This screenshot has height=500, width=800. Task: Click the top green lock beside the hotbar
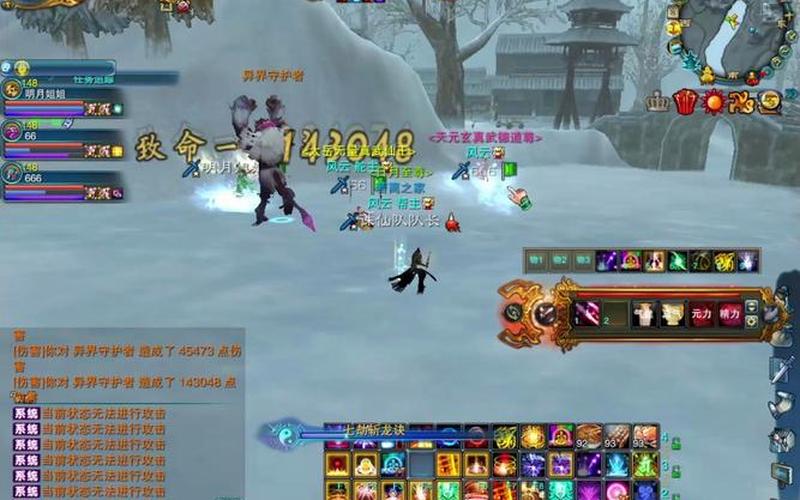pos(677,441)
